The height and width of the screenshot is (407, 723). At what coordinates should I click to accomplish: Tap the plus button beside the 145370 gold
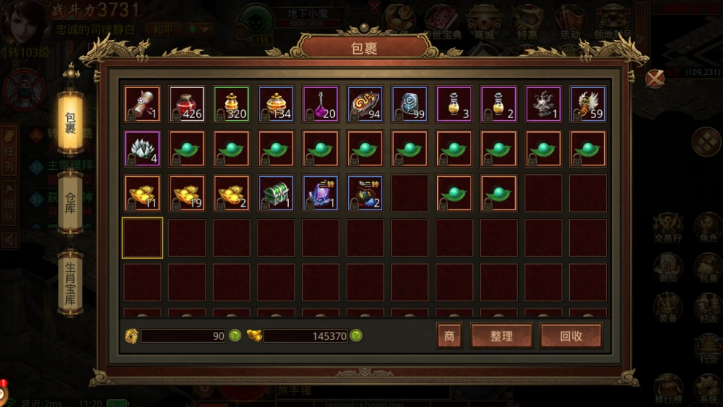coord(356,336)
